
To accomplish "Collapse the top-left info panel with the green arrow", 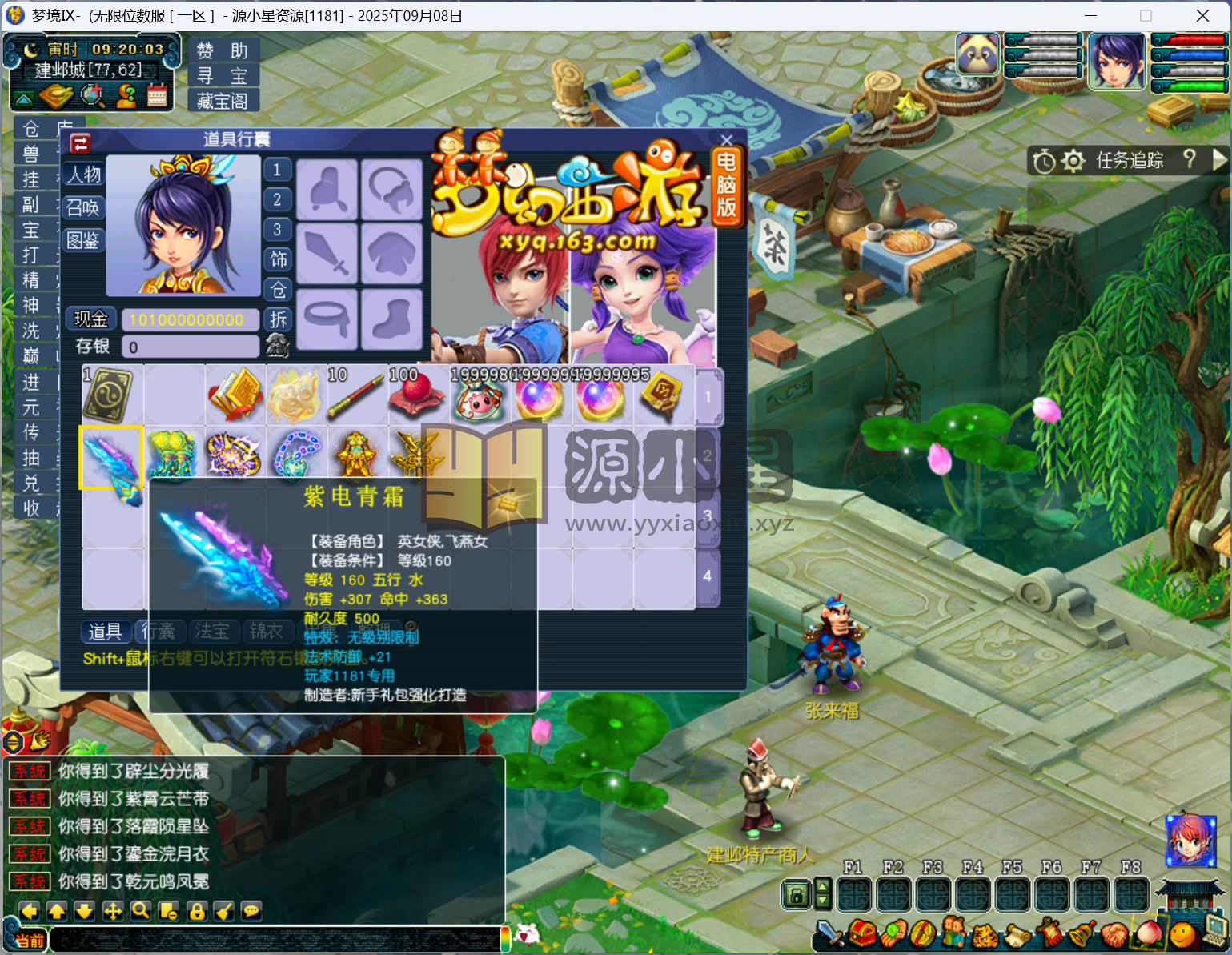I will [x=24, y=98].
